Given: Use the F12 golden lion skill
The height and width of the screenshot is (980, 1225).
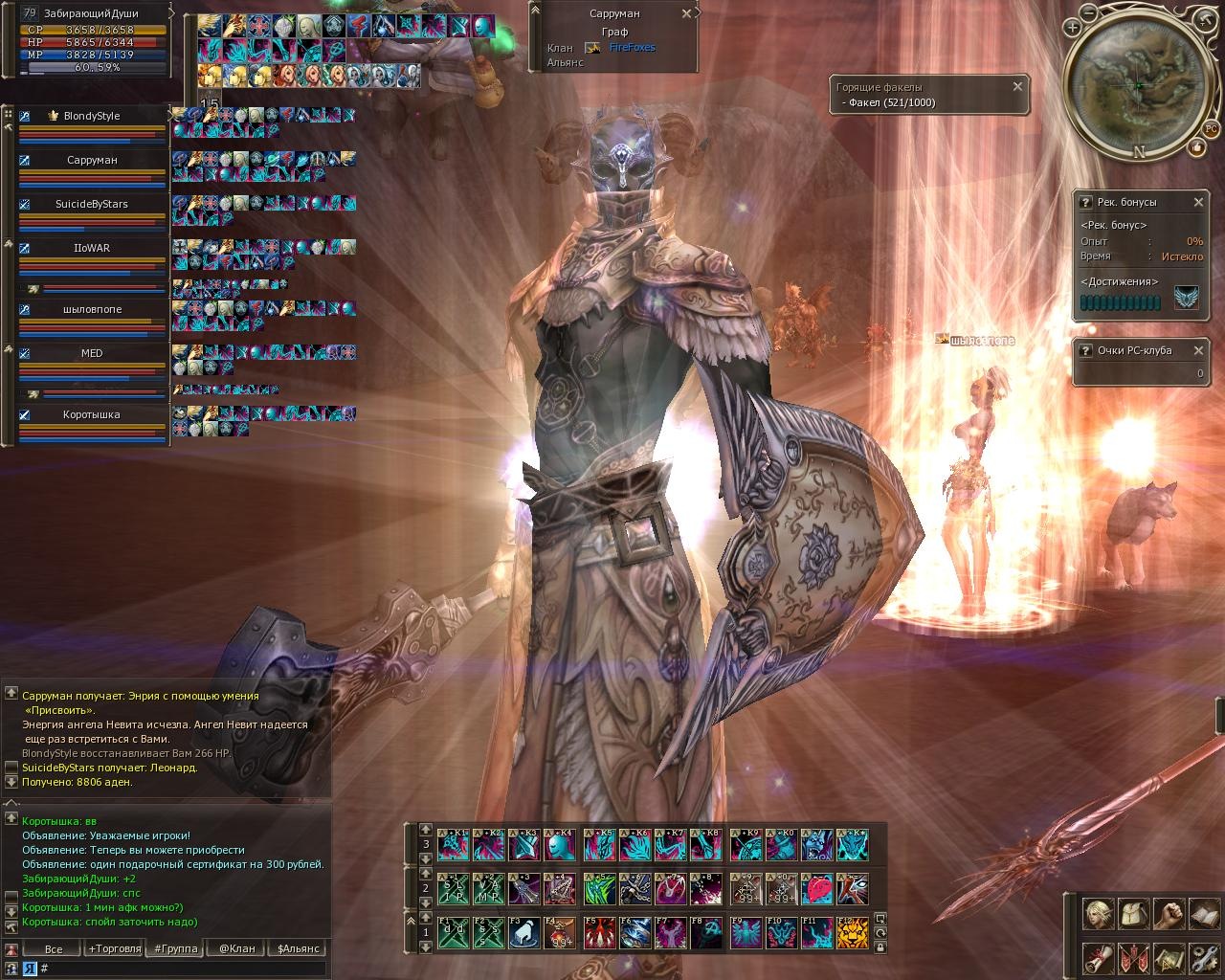Looking at the screenshot, I should (x=853, y=933).
